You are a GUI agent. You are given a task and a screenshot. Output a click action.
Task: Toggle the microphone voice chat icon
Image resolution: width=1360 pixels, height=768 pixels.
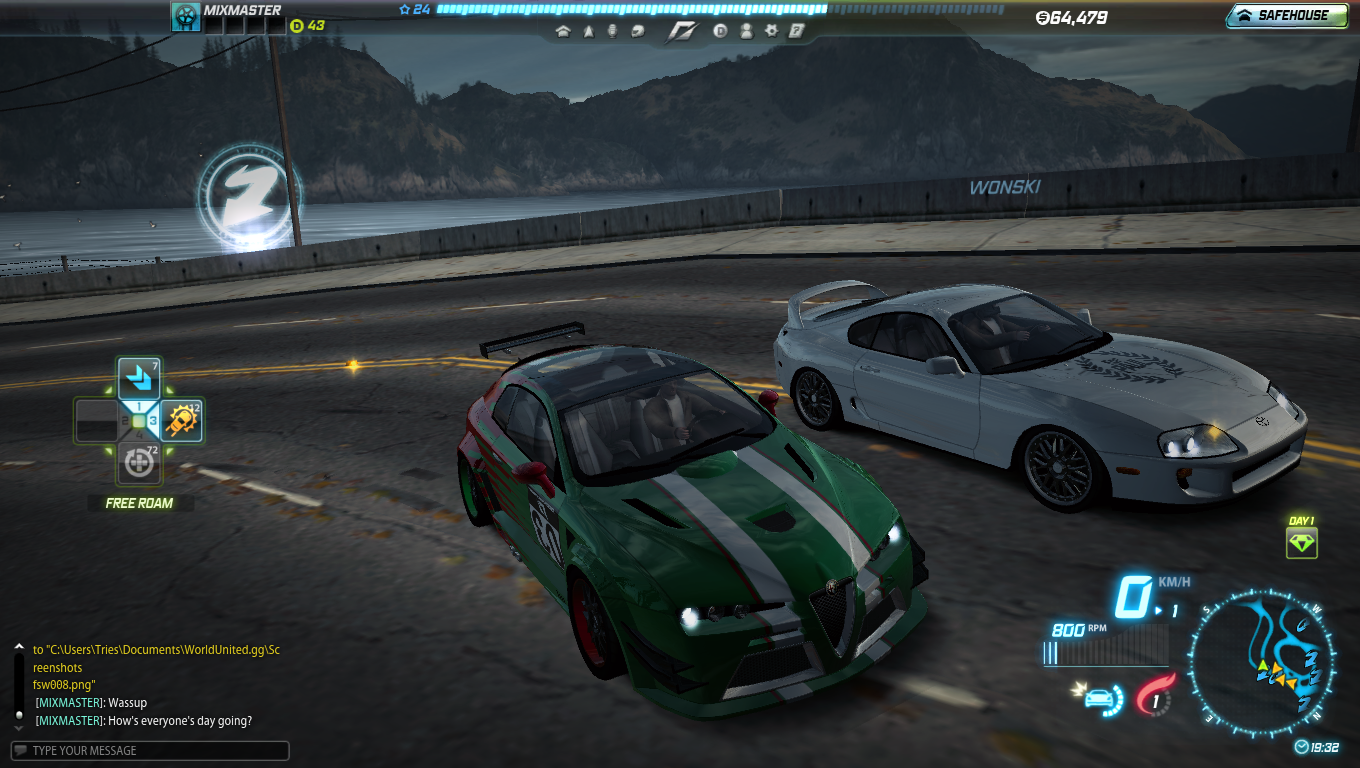pos(611,31)
